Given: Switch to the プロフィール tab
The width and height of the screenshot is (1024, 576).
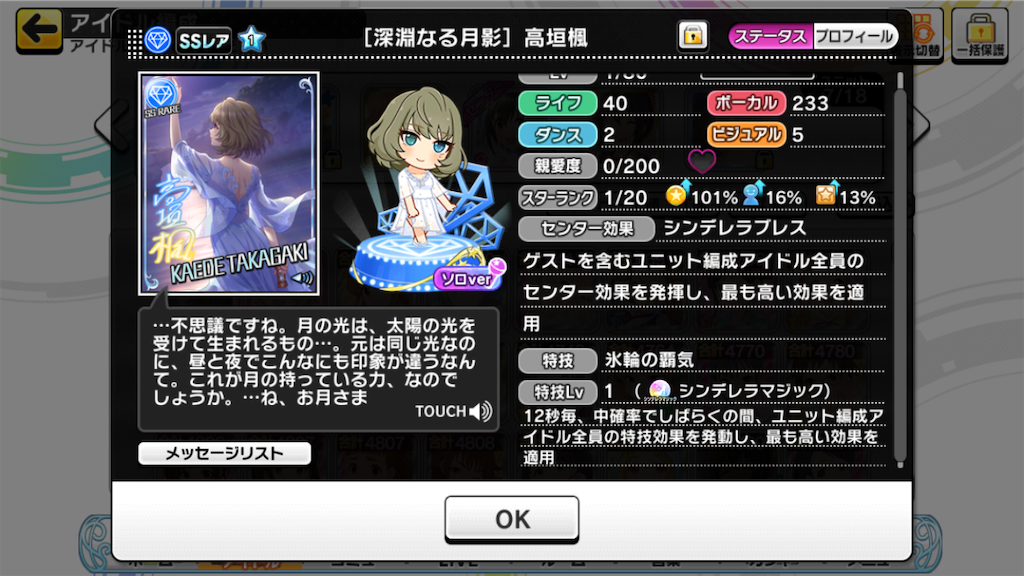Looking at the screenshot, I should [x=855, y=37].
